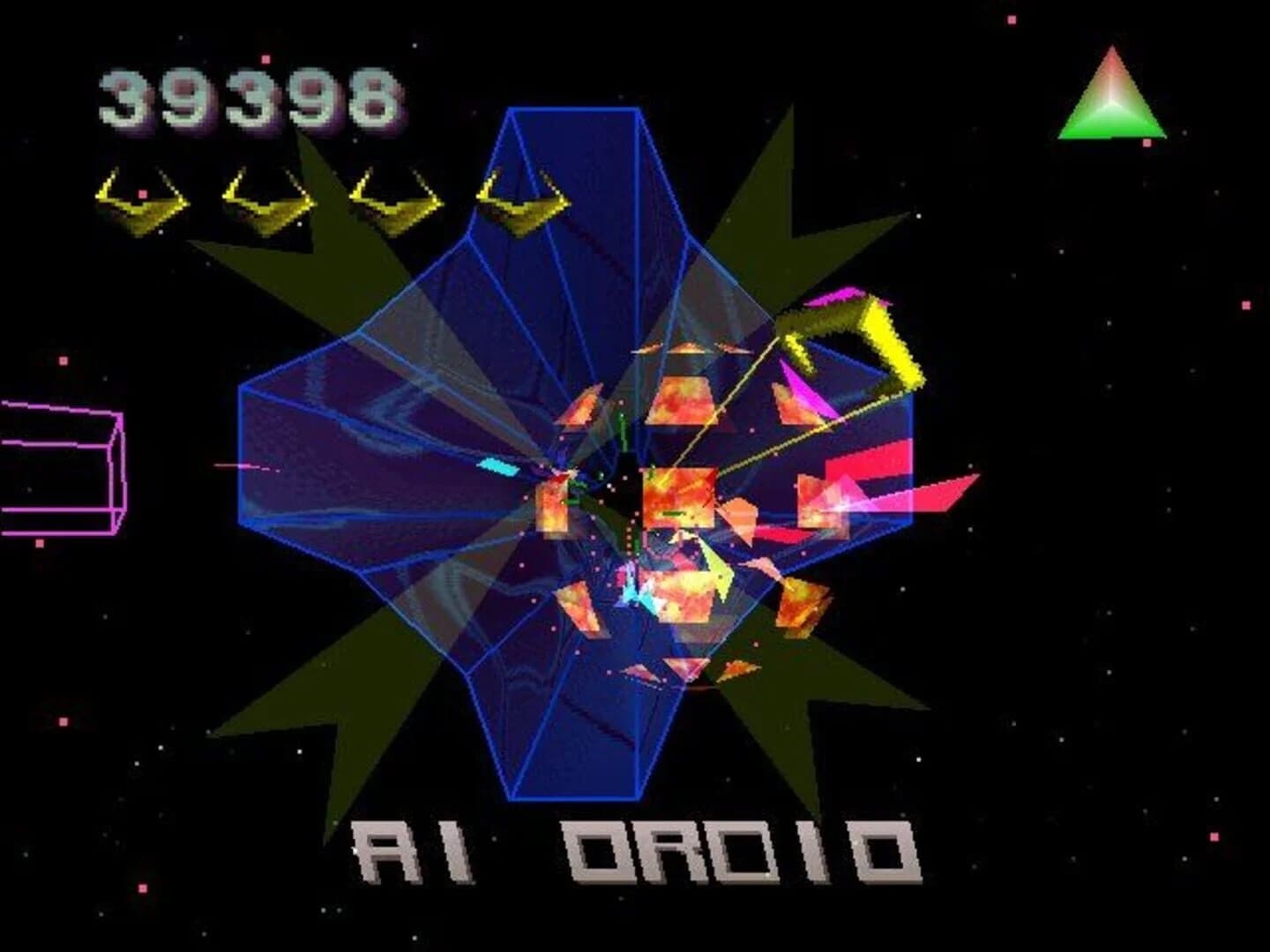
Task: Select the score display 39398
Action: (247, 97)
